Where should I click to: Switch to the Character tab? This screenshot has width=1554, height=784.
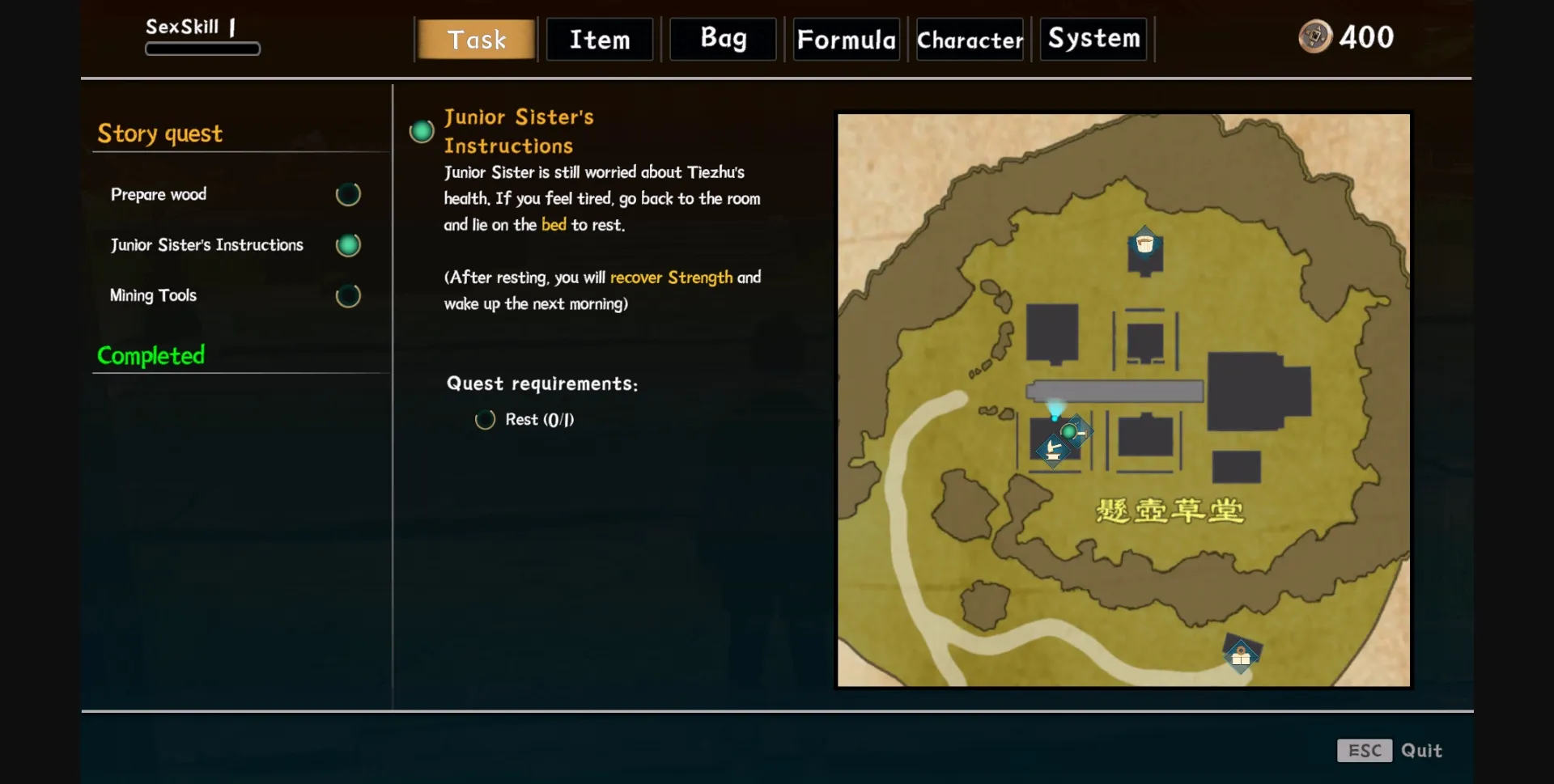(x=970, y=40)
